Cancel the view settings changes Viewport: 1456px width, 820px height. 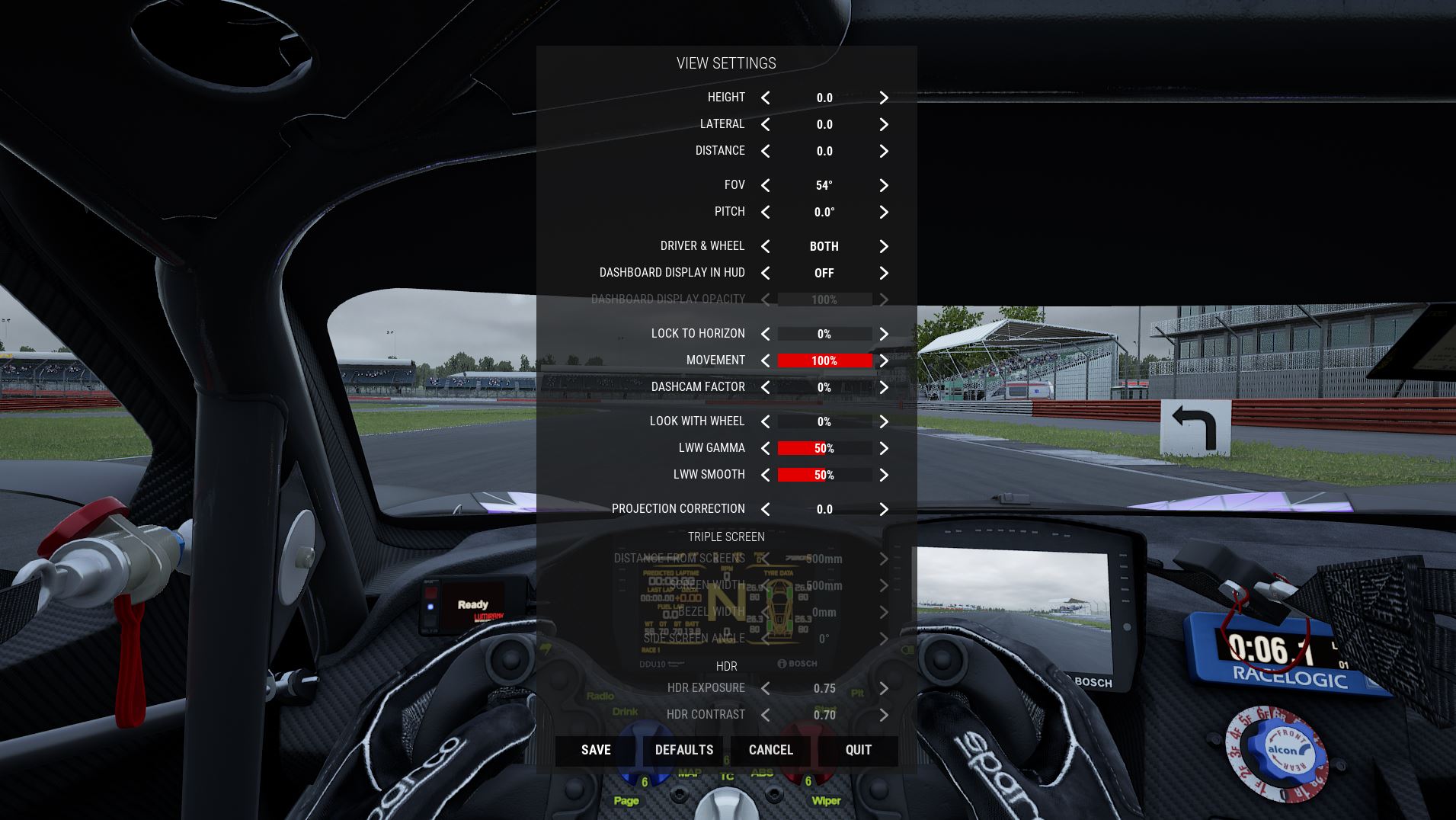tap(771, 750)
